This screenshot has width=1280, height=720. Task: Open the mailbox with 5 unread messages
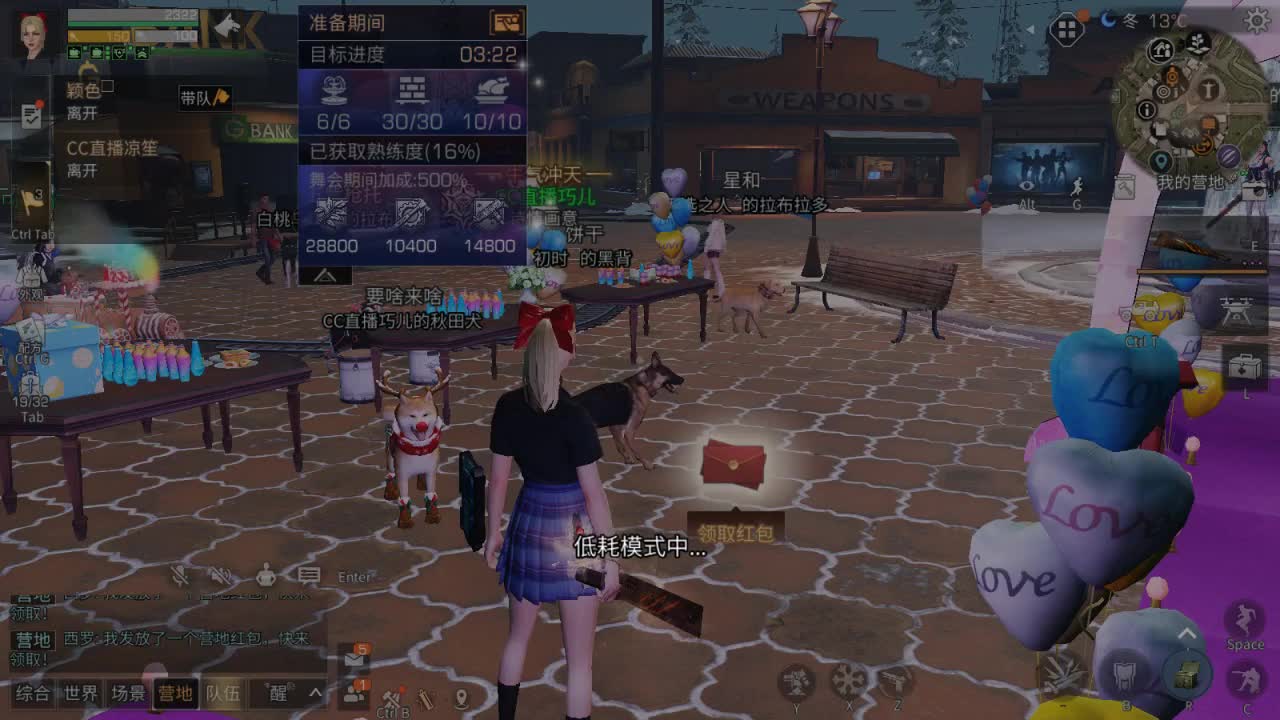354,659
